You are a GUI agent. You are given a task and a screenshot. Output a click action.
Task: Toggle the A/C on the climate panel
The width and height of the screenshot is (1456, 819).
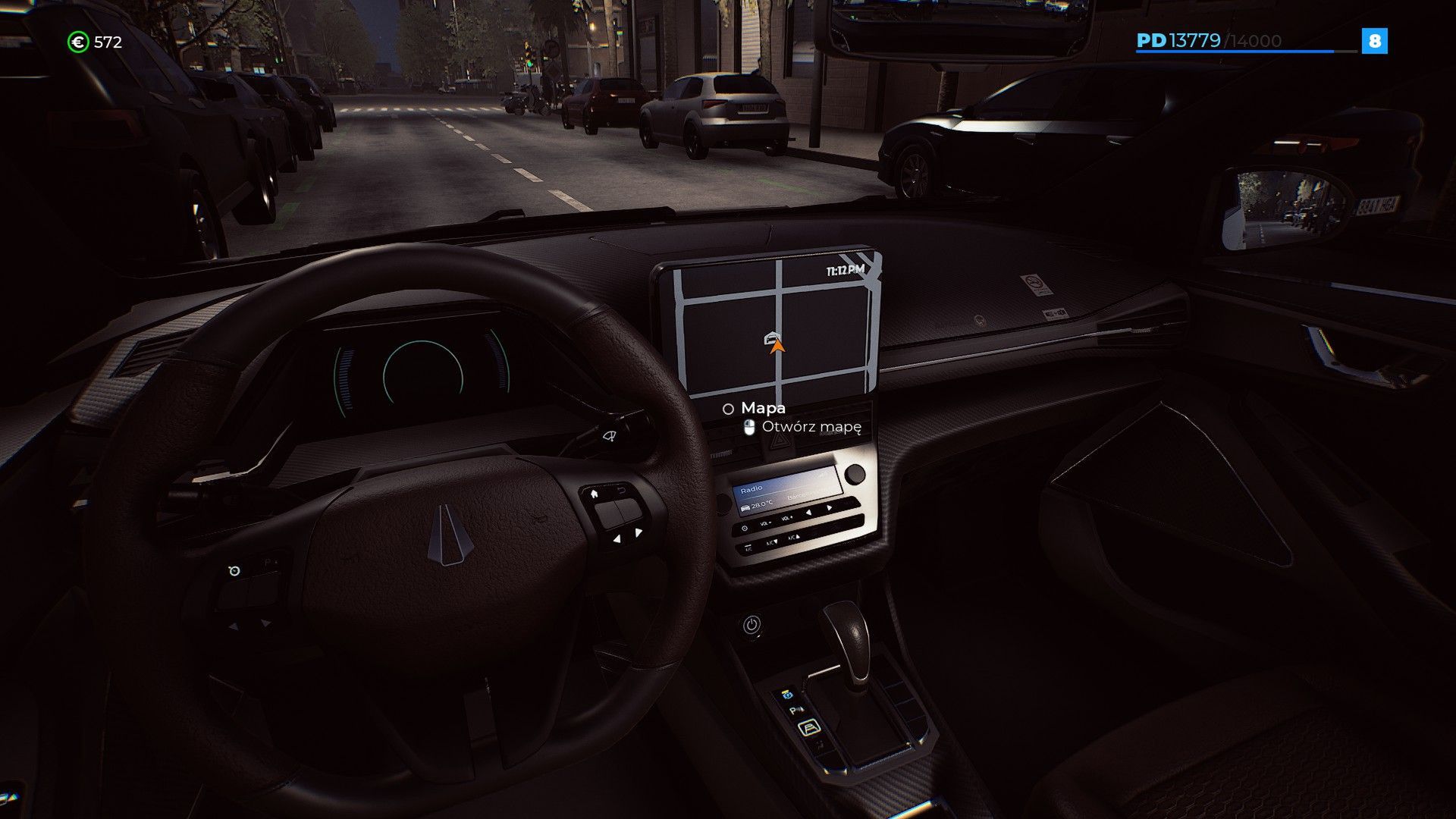[747, 548]
